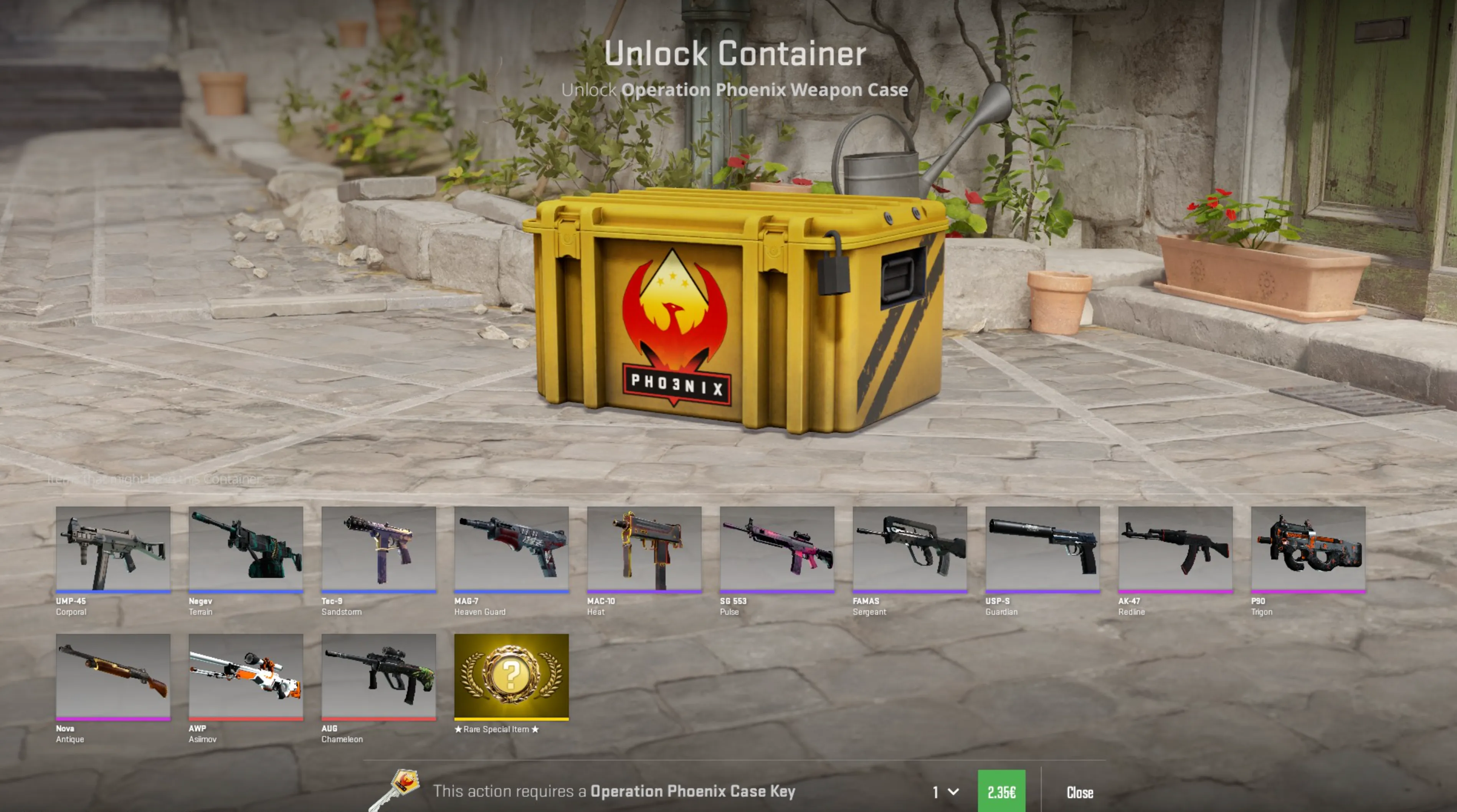
Task: View the MAC-10 Heat item
Action: coord(644,551)
